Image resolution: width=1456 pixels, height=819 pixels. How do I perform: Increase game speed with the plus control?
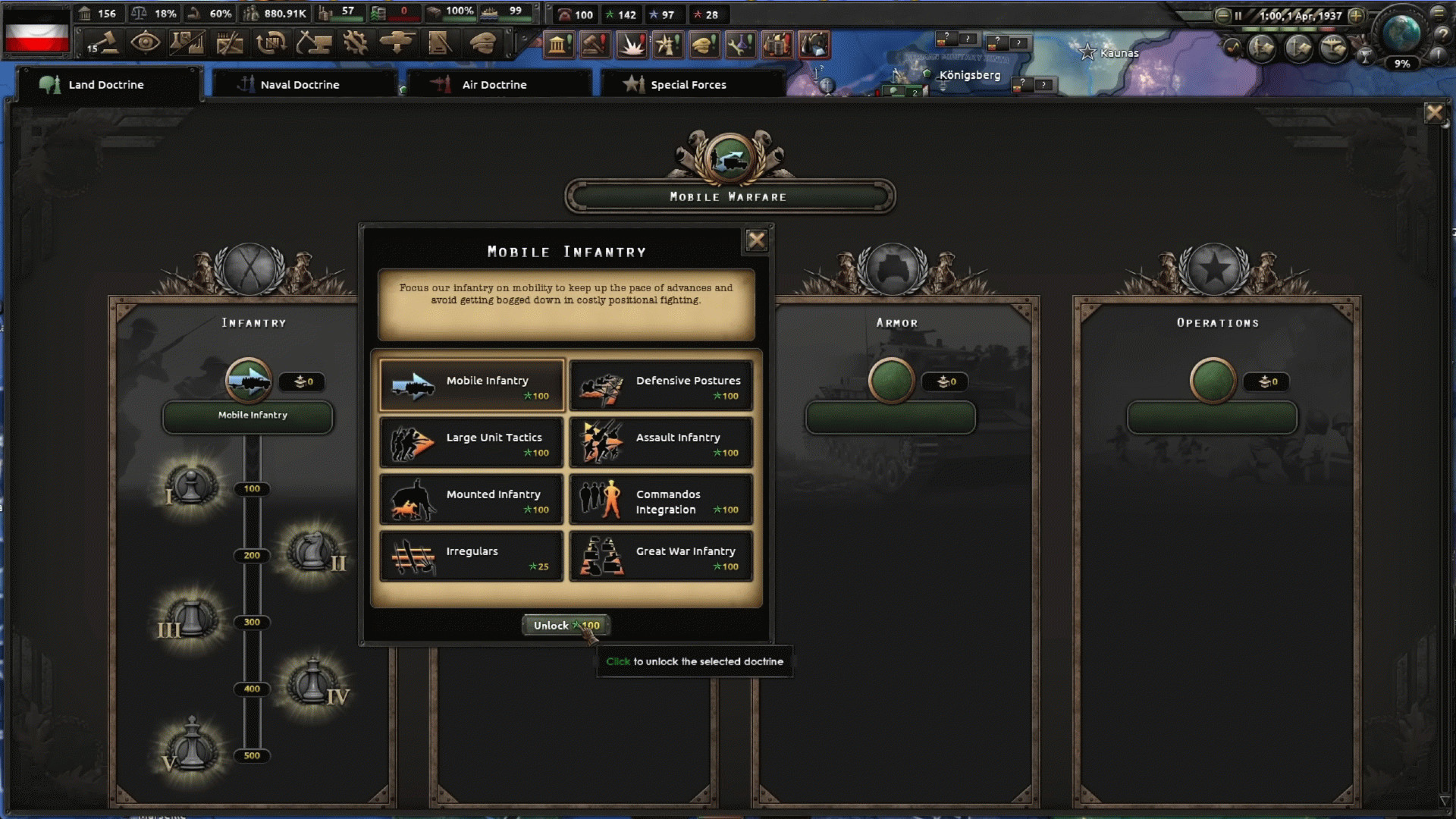pyautogui.click(x=1356, y=16)
